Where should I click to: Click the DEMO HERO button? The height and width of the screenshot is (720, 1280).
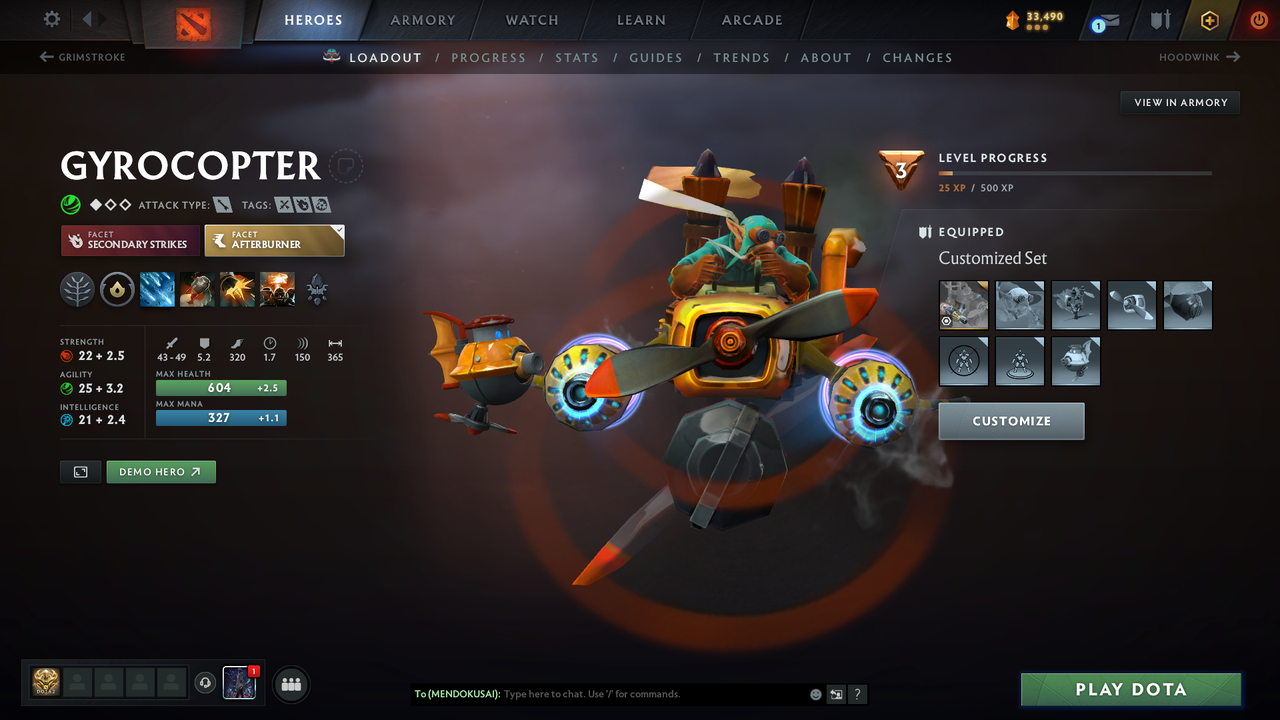pyautogui.click(x=160, y=471)
